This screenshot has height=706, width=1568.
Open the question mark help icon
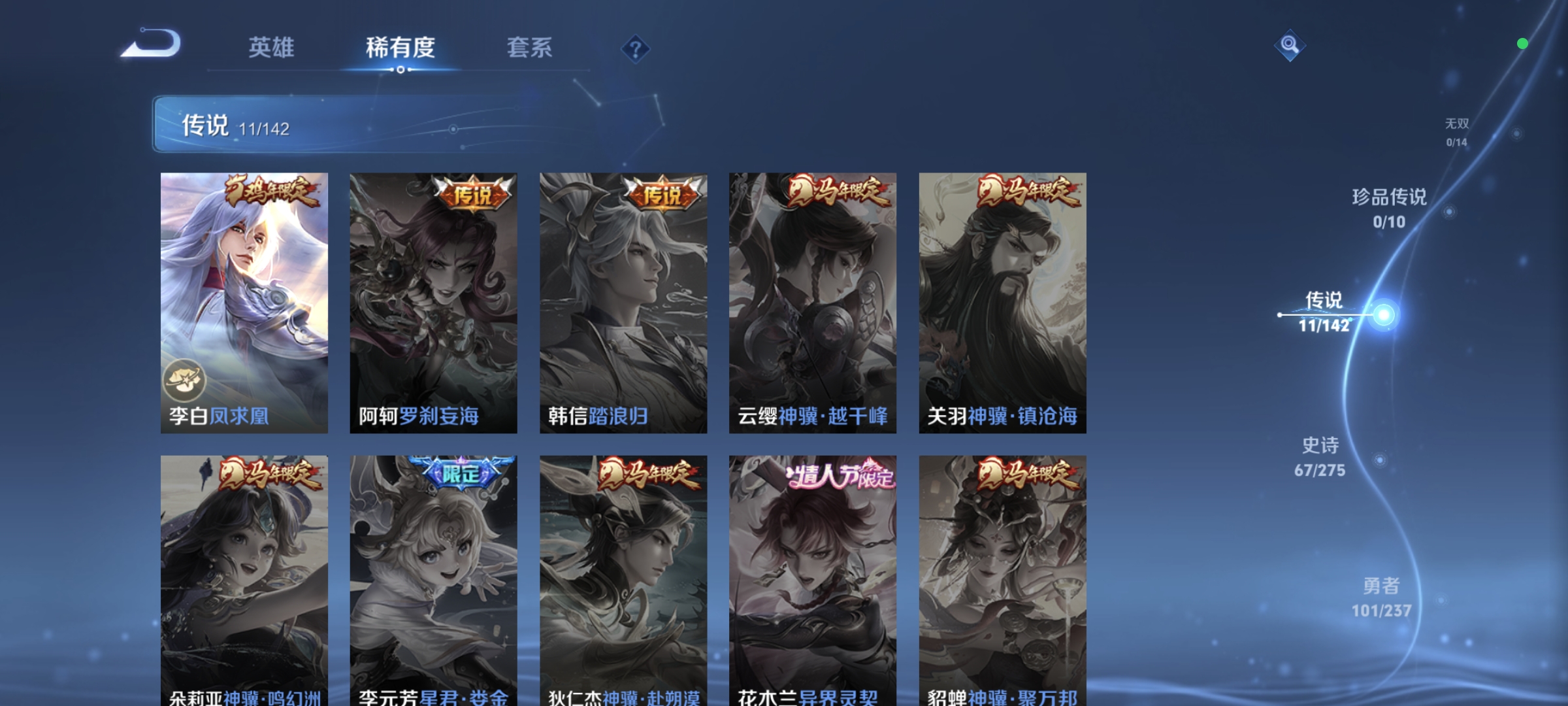click(x=634, y=48)
